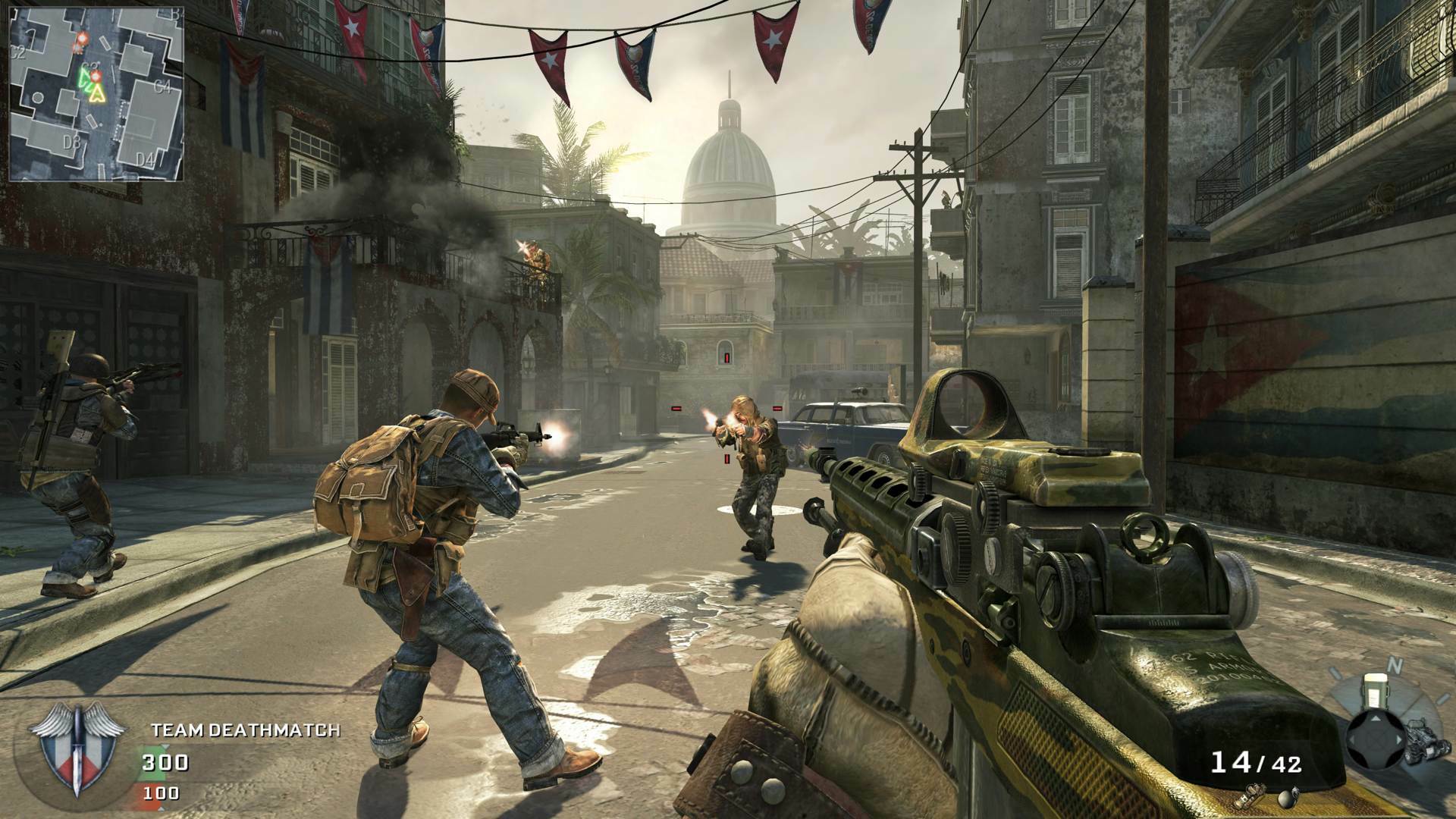Expand the red team score arrow below 100
This screenshot has width=1456, height=819.
point(162,809)
